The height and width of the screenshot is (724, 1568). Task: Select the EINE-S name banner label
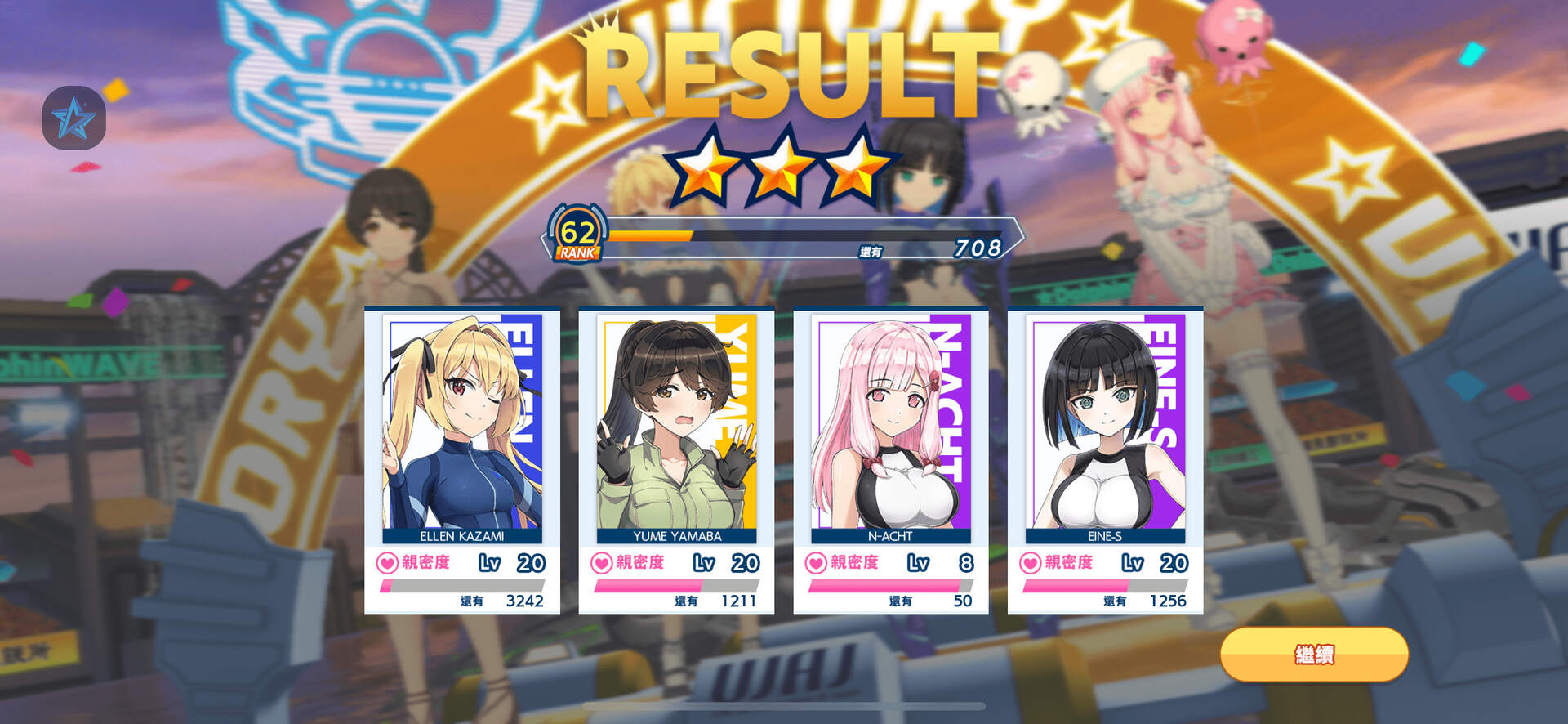point(1106,538)
